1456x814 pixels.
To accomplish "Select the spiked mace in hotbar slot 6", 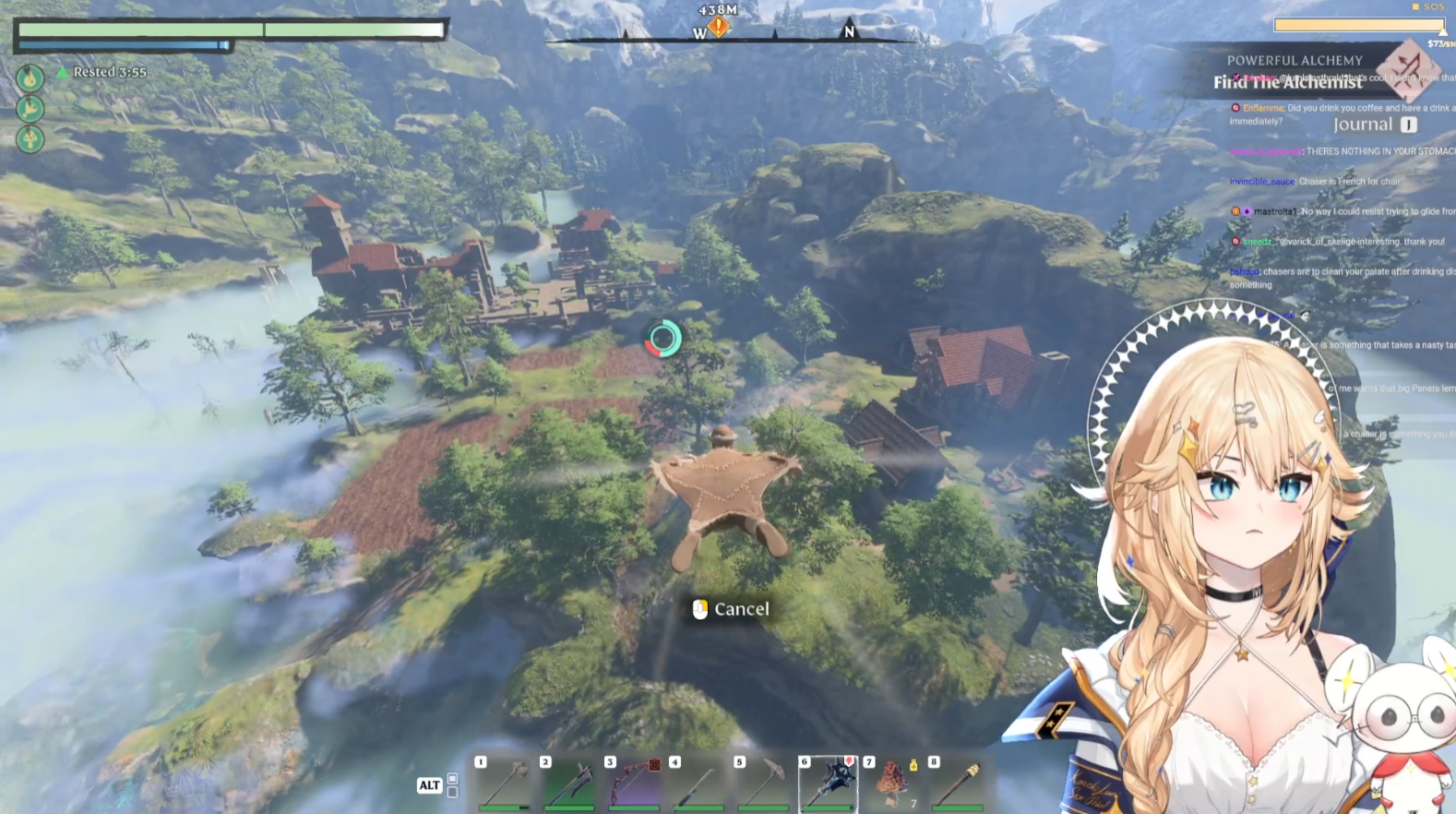I will 828,784.
